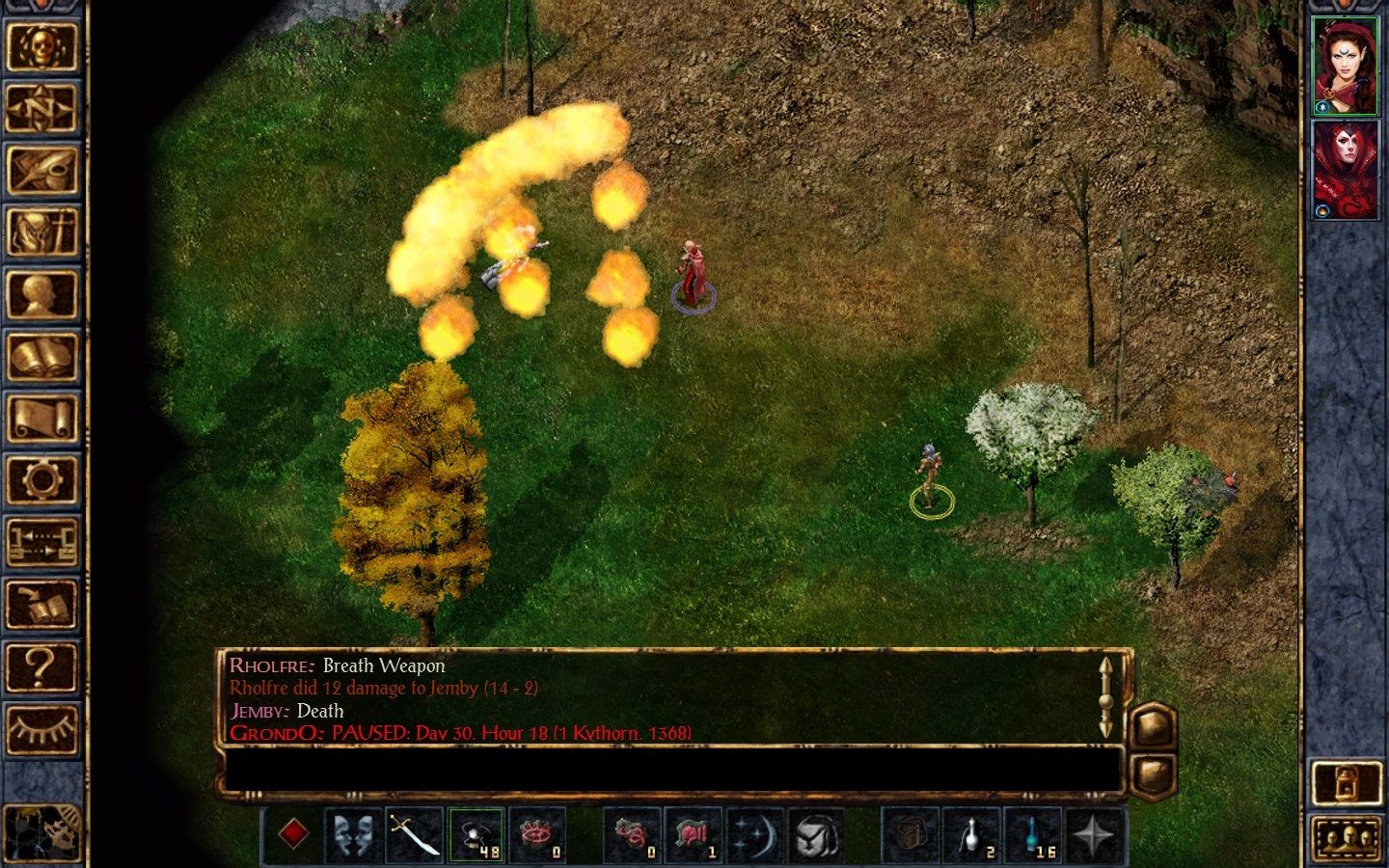
Task: Use the white flask with 2 remaining
Action: click(971, 835)
